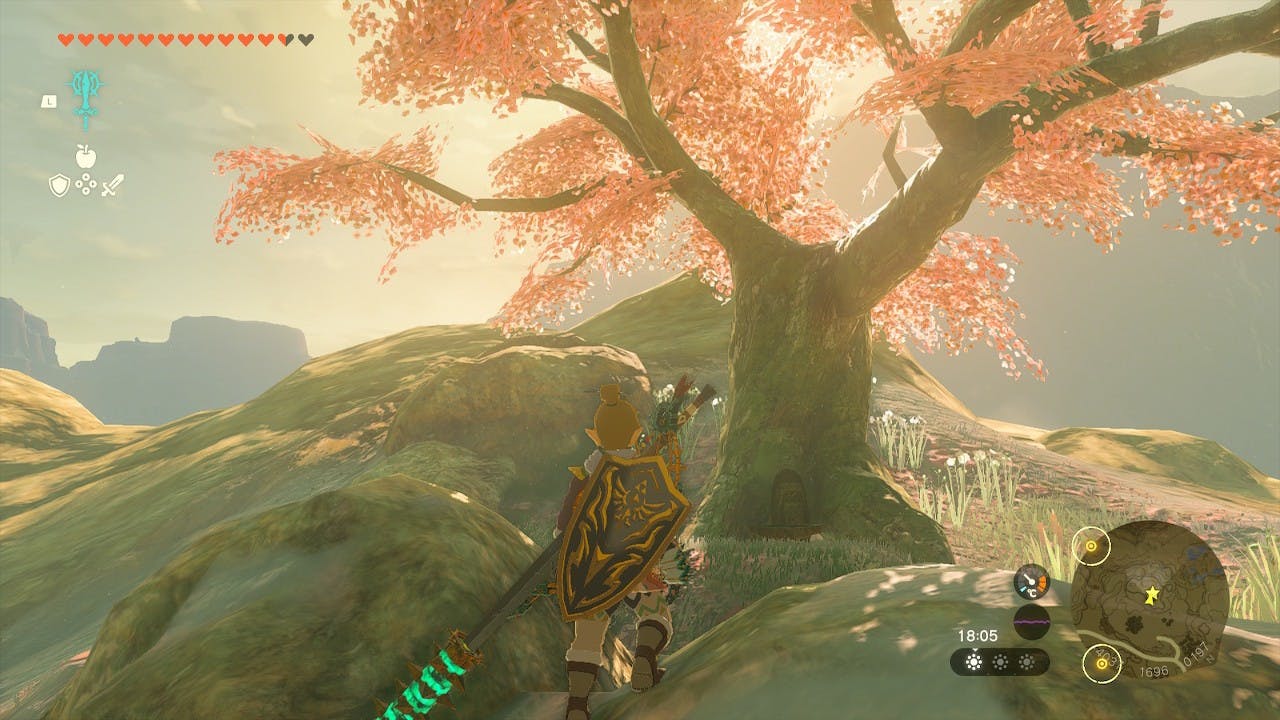Choose the sword weapon quick-switch icon
1280x720 pixels.
[x=111, y=185]
